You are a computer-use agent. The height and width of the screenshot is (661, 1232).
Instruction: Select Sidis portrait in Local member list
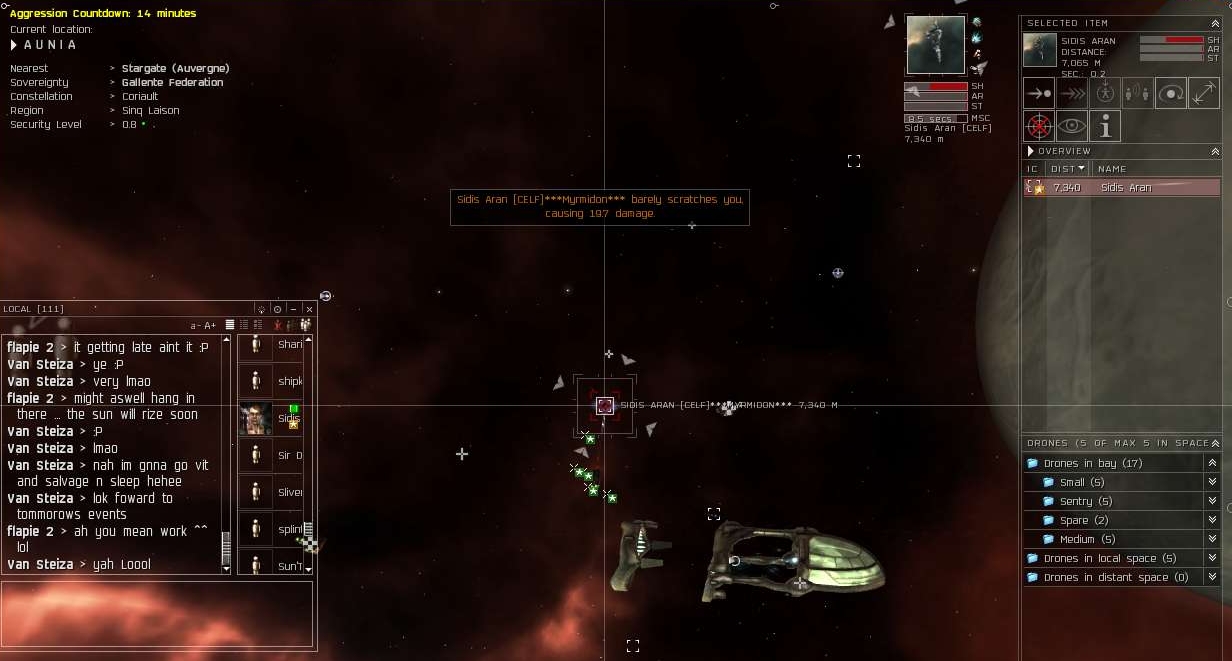click(x=256, y=419)
